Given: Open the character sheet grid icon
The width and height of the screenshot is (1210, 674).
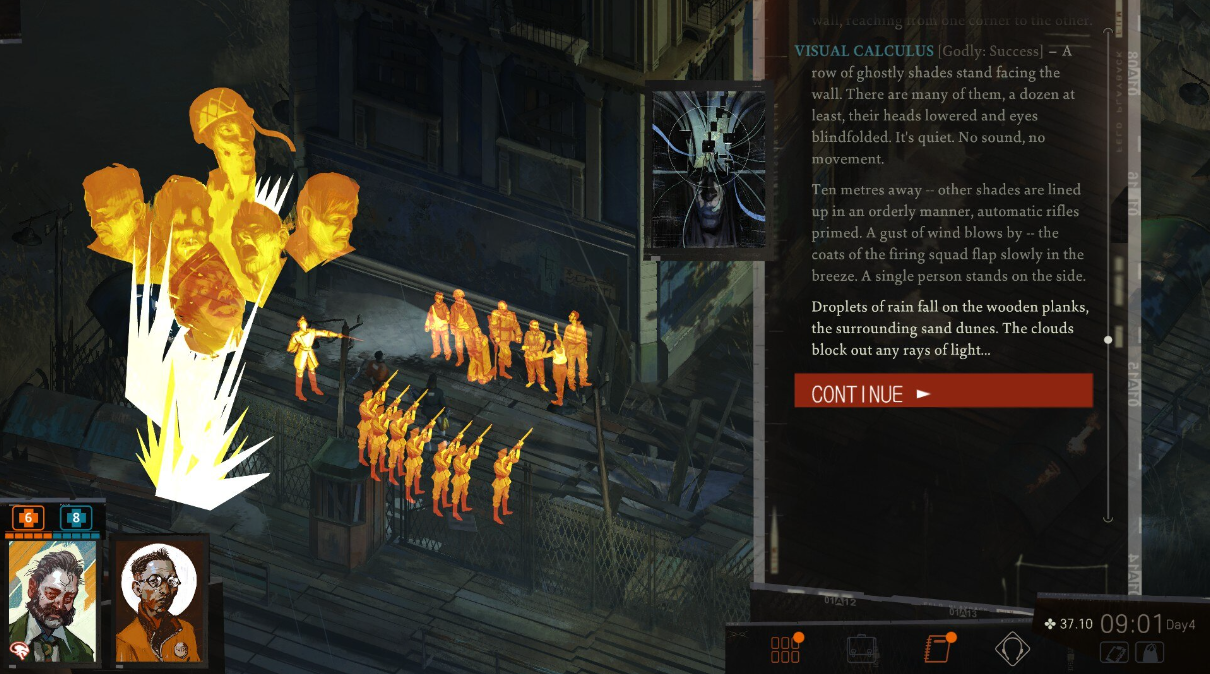Looking at the screenshot, I should tap(785, 649).
